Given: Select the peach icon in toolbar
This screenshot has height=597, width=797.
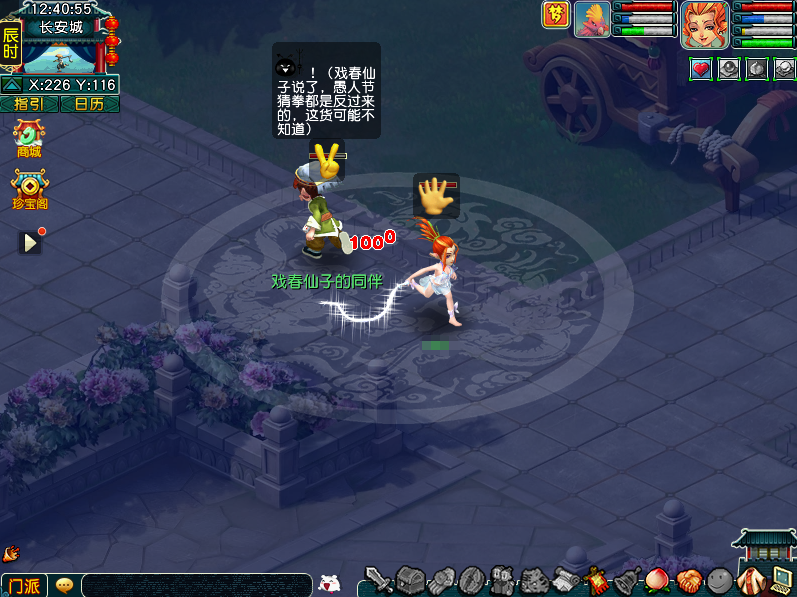Looking at the screenshot, I should [656, 579].
